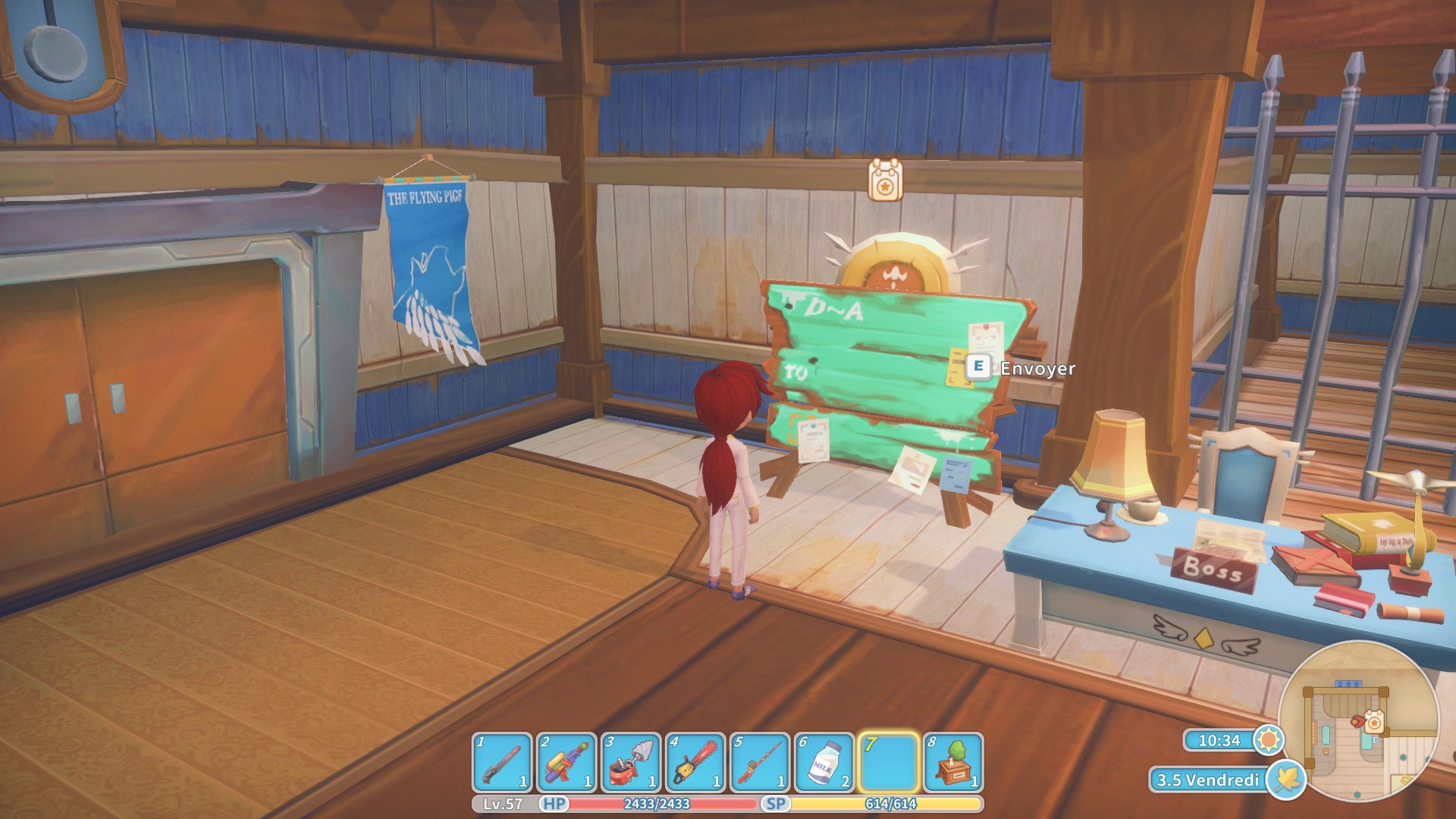Pick the fishing rod hotbar slot
Viewport: 1456px width, 819px height.
tap(760, 763)
